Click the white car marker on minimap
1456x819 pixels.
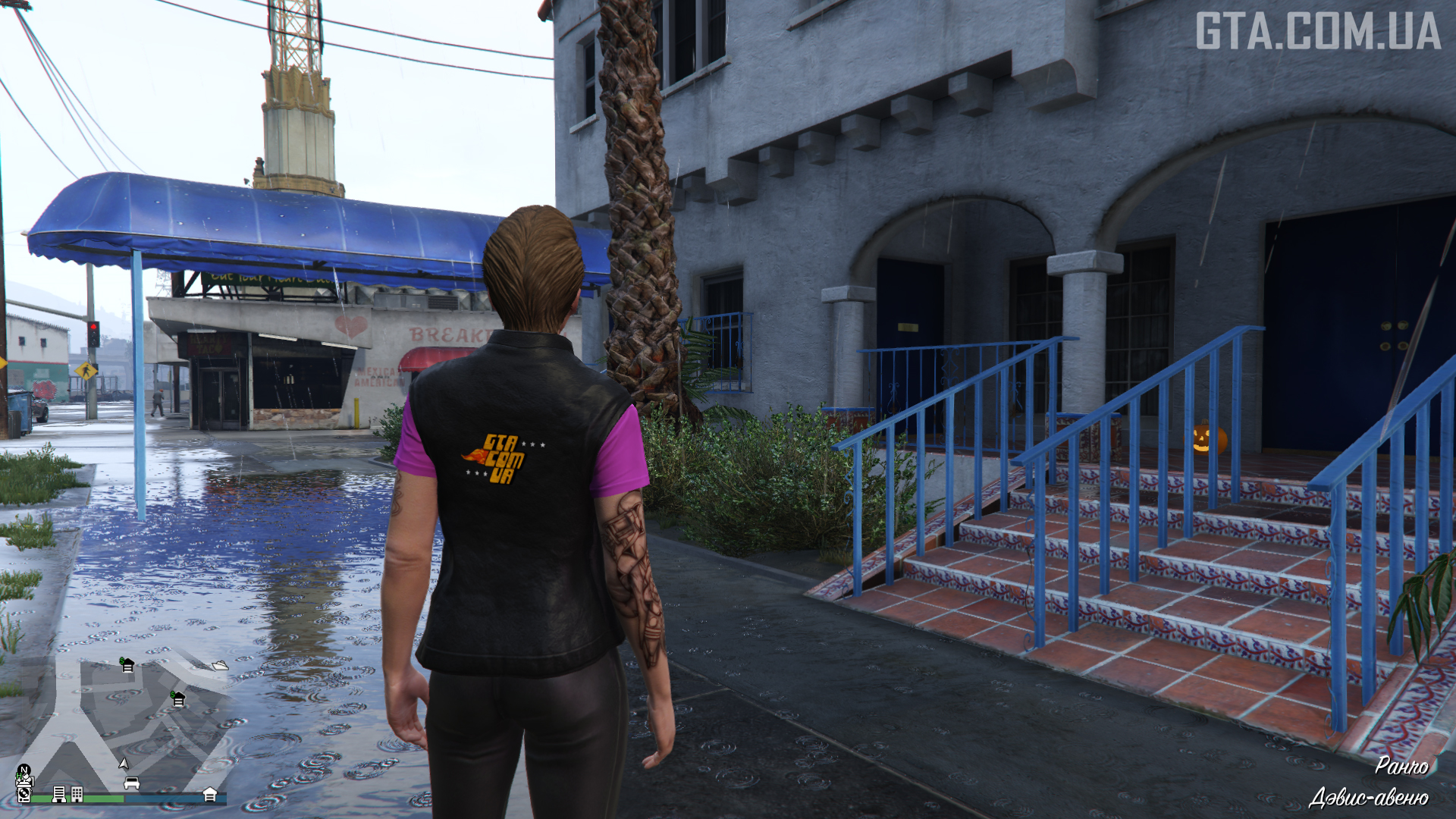(131, 783)
